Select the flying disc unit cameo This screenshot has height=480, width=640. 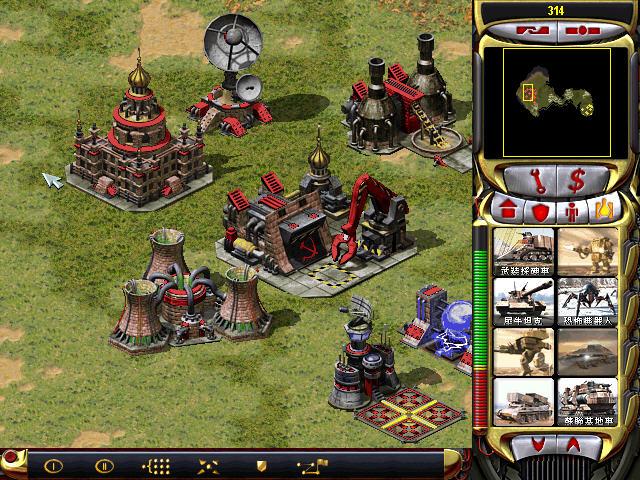pyautogui.click(x=587, y=348)
